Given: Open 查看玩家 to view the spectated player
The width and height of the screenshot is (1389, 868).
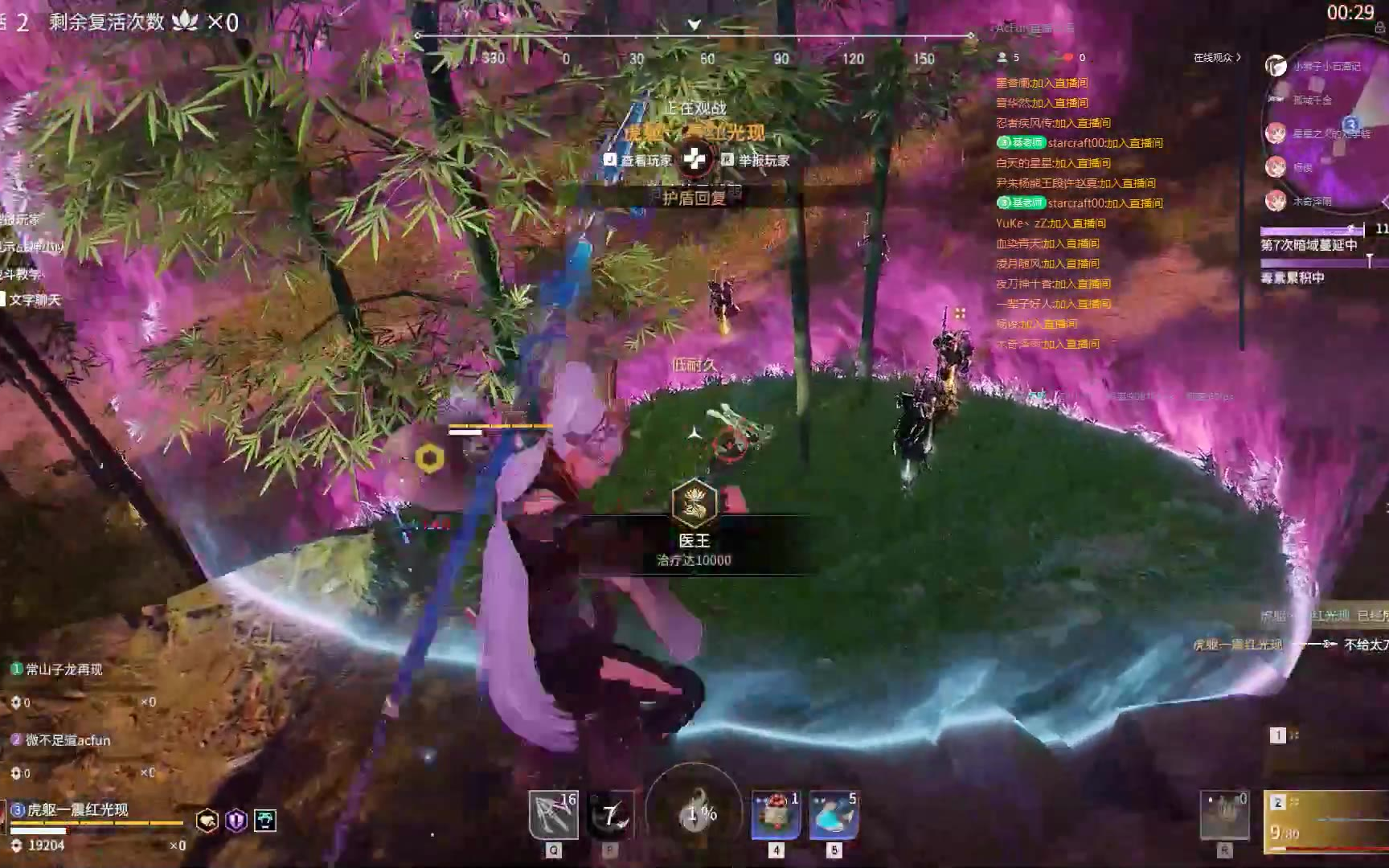Looking at the screenshot, I should pos(638,161).
